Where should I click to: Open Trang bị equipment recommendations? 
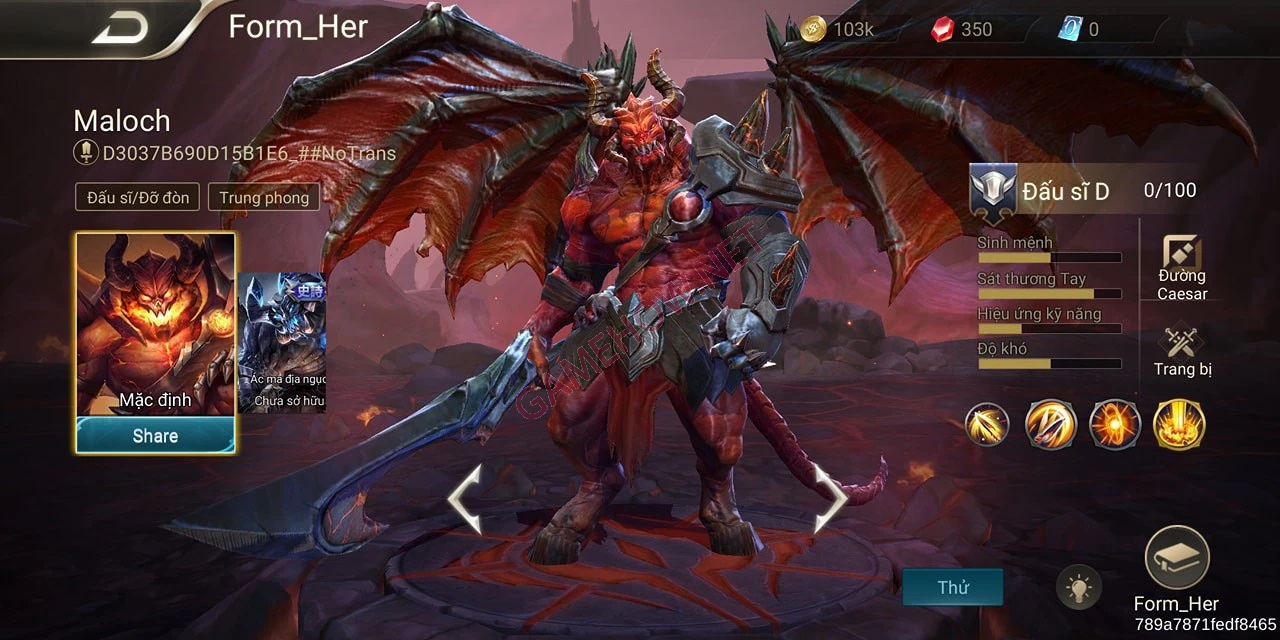pos(1182,352)
